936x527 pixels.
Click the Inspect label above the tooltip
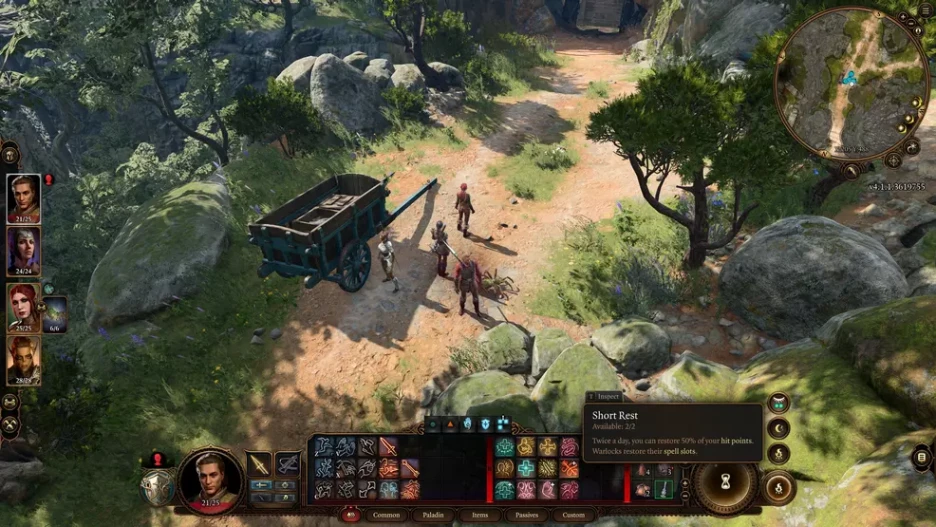[608, 396]
